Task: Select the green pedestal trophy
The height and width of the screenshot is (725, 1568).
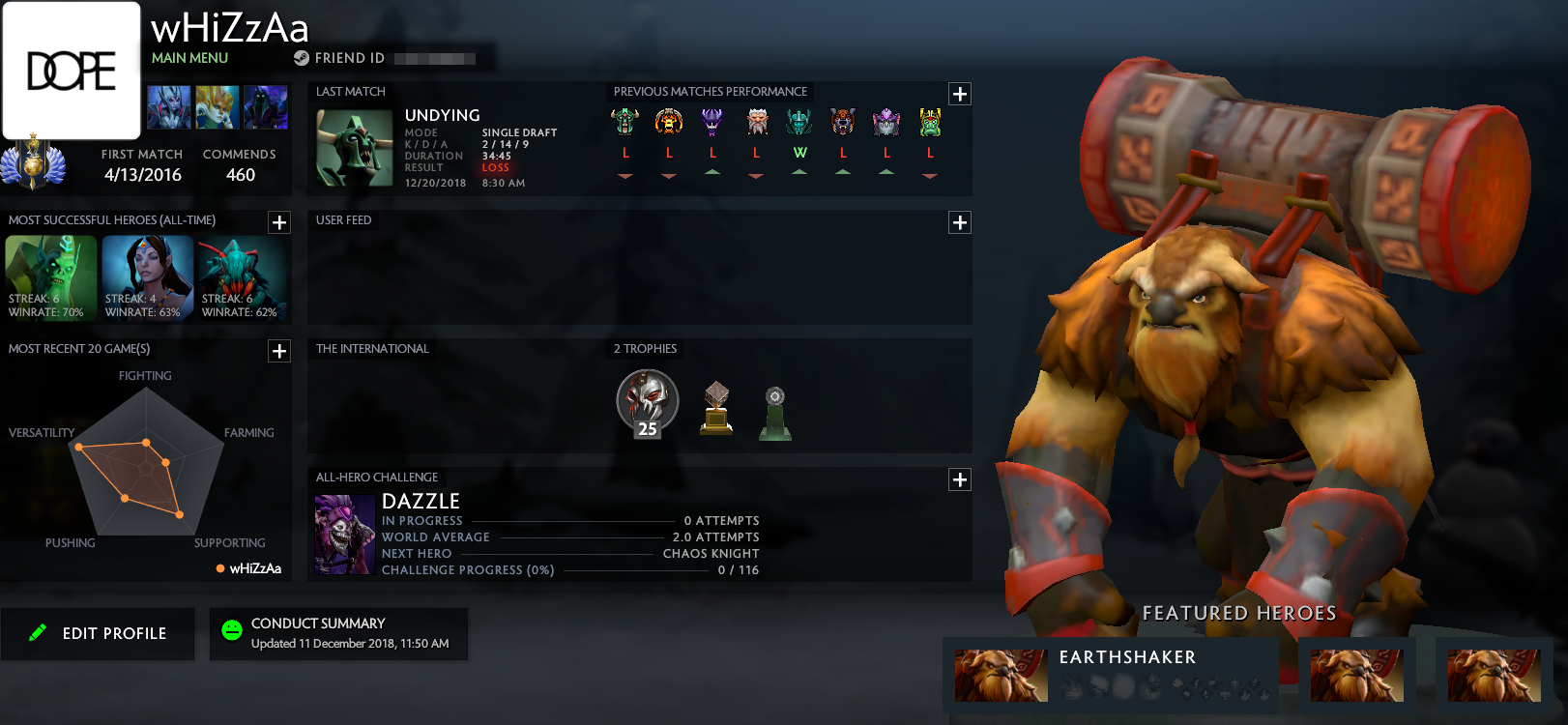Action: tap(775, 413)
